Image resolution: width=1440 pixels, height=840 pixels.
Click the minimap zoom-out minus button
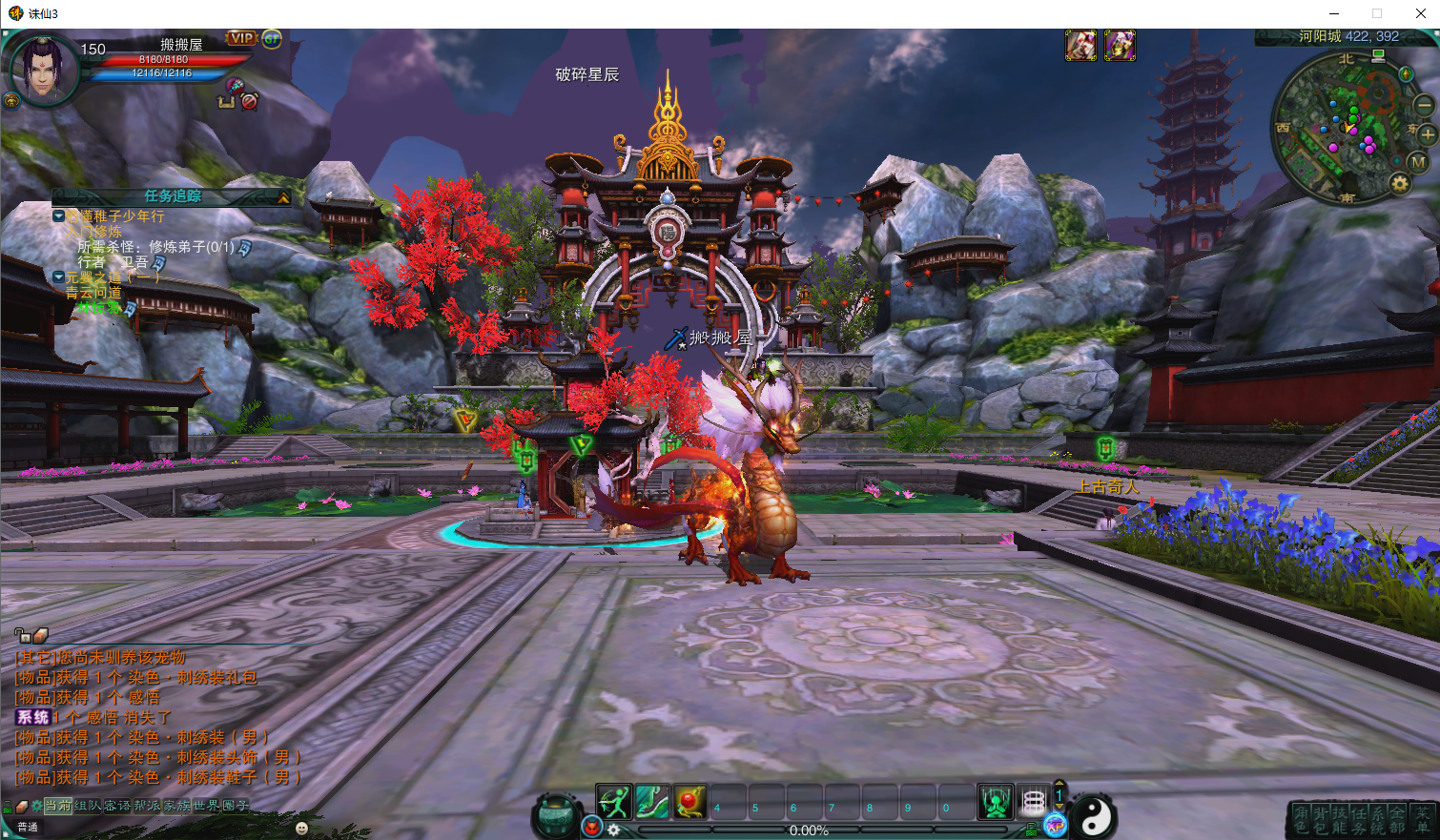(x=1424, y=104)
